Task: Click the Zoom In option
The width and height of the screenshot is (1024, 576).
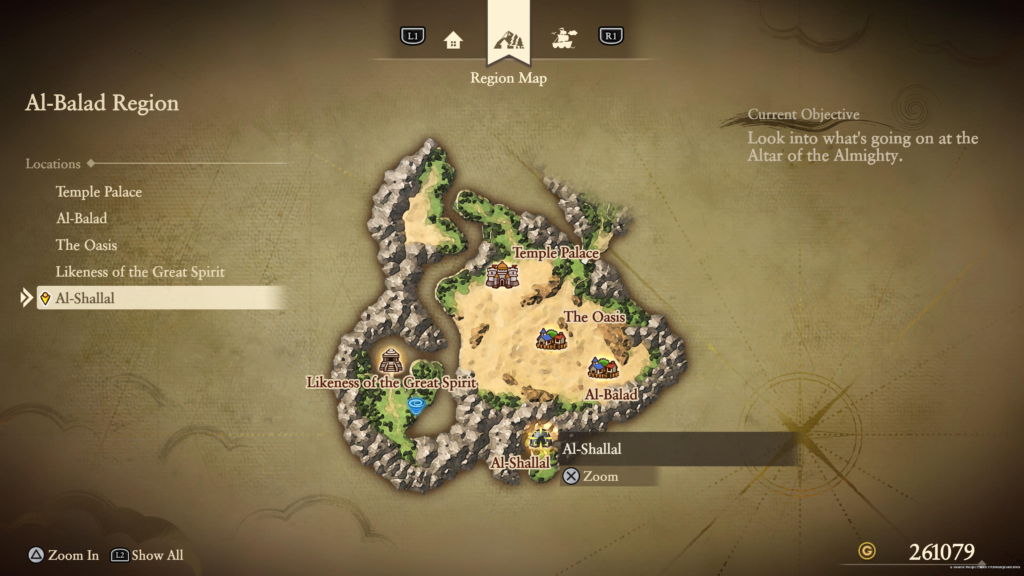Action: (x=63, y=555)
